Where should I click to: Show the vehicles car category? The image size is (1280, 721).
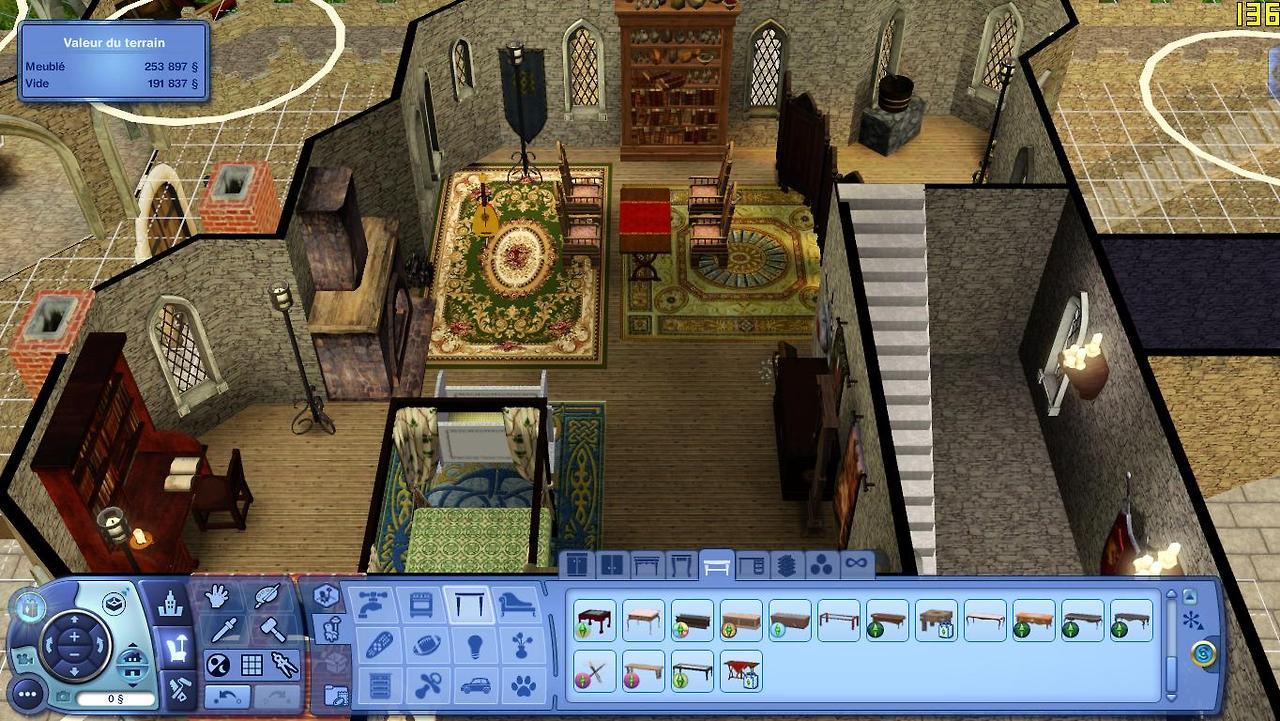(x=472, y=686)
